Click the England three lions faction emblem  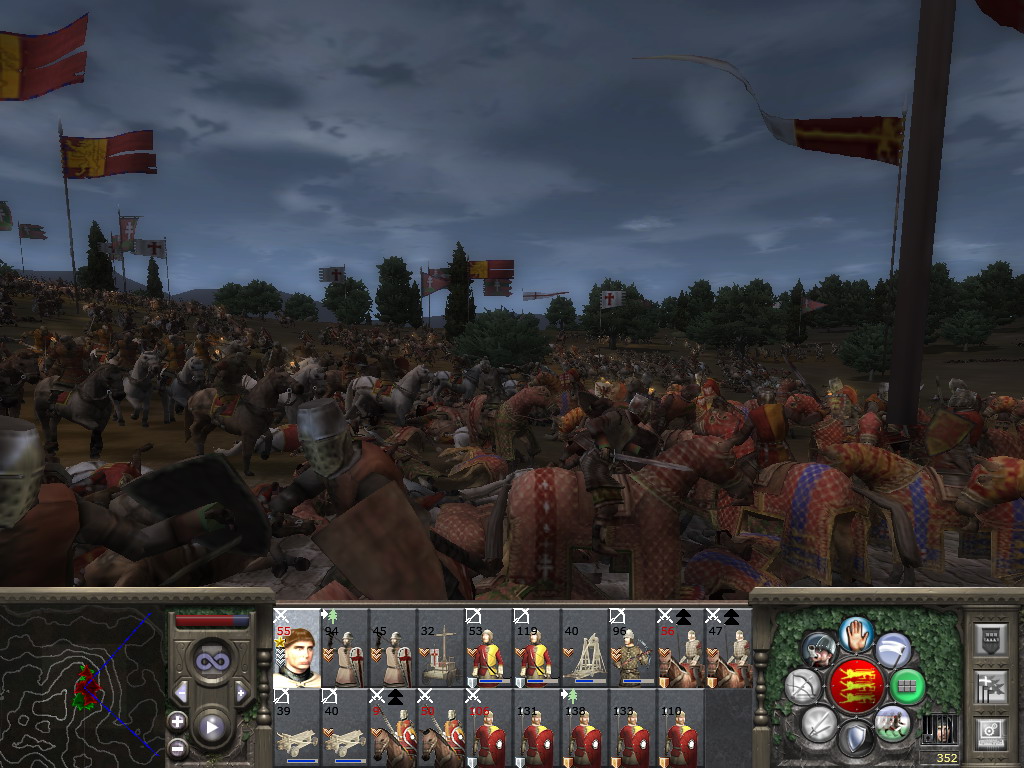click(x=856, y=686)
